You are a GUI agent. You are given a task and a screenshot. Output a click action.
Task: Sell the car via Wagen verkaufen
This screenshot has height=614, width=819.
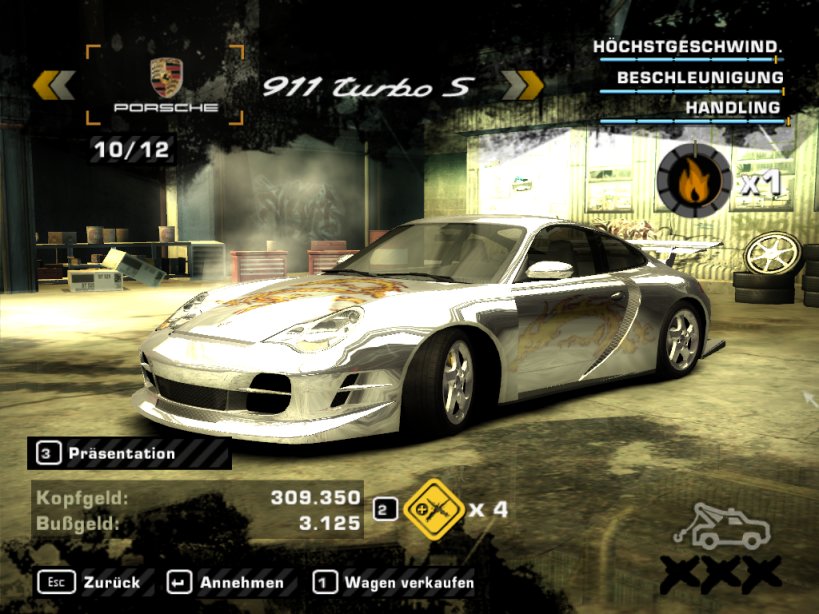coord(394,582)
